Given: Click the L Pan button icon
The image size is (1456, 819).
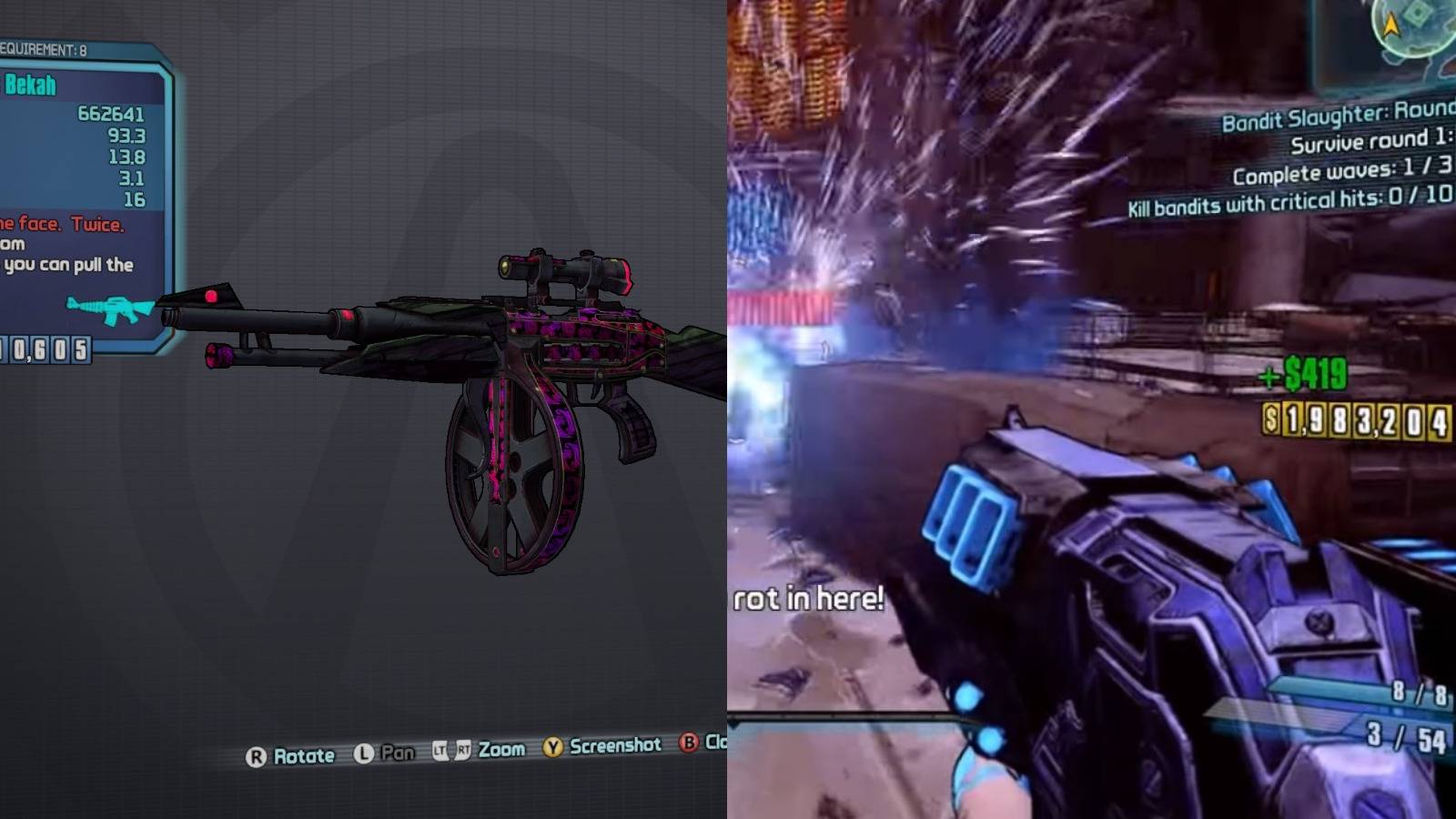Looking at the screenshot, I should click(363, 753).
